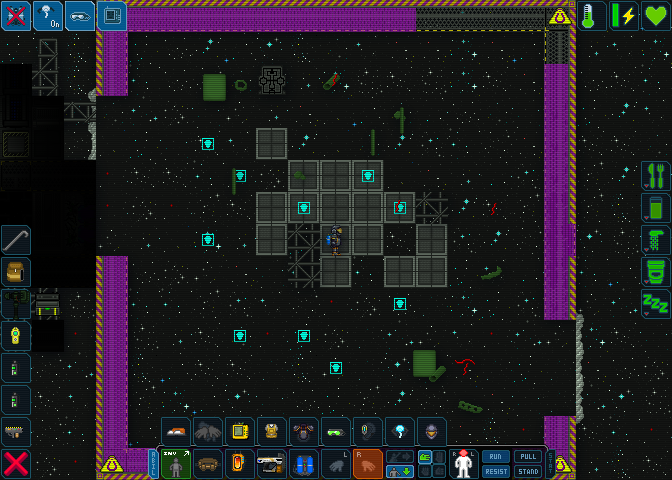Click the jetpack On toggle icon
The width and height of the screenshot is (672, 480).
(48, 16)
